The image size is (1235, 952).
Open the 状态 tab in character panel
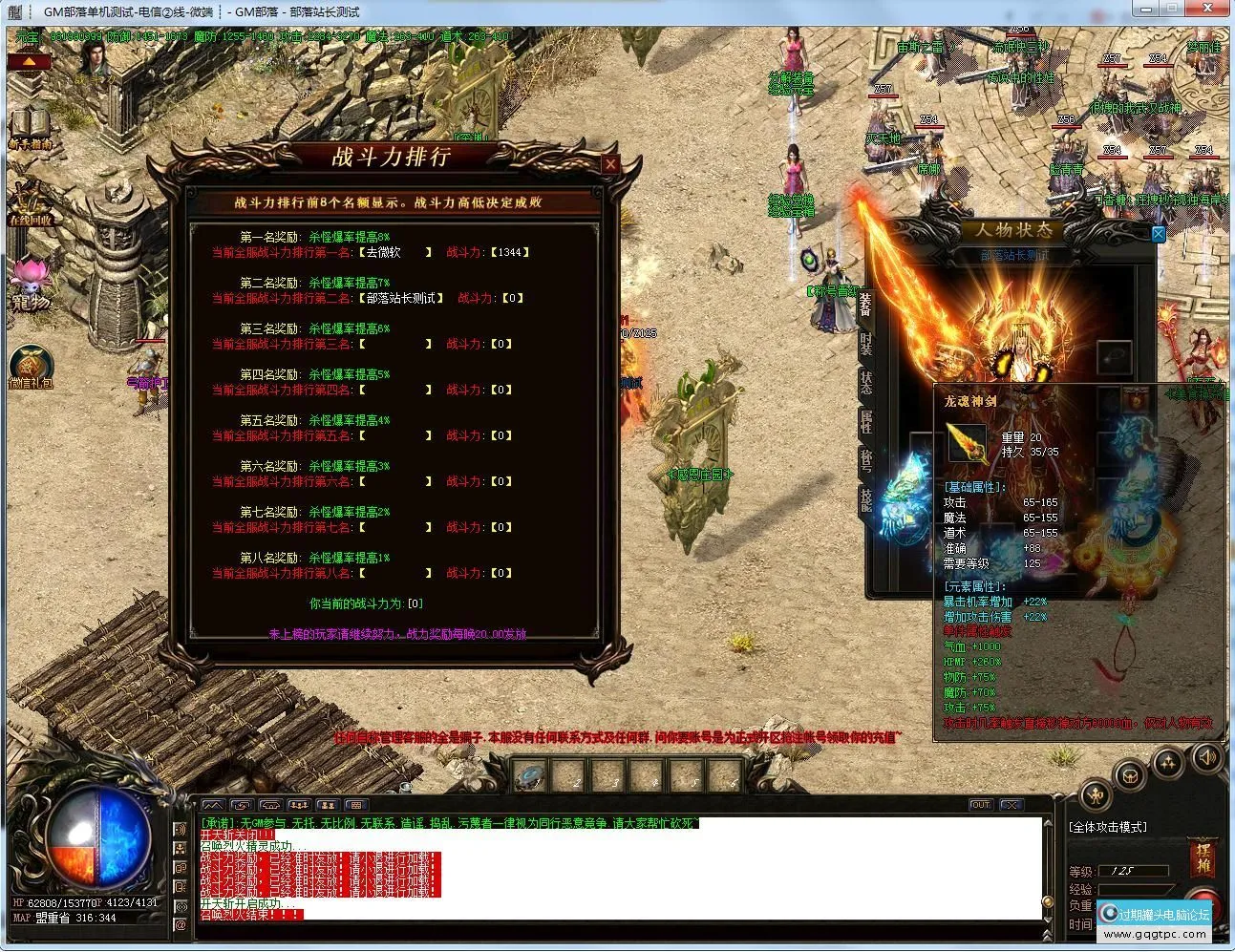click(x=865, y=383)
